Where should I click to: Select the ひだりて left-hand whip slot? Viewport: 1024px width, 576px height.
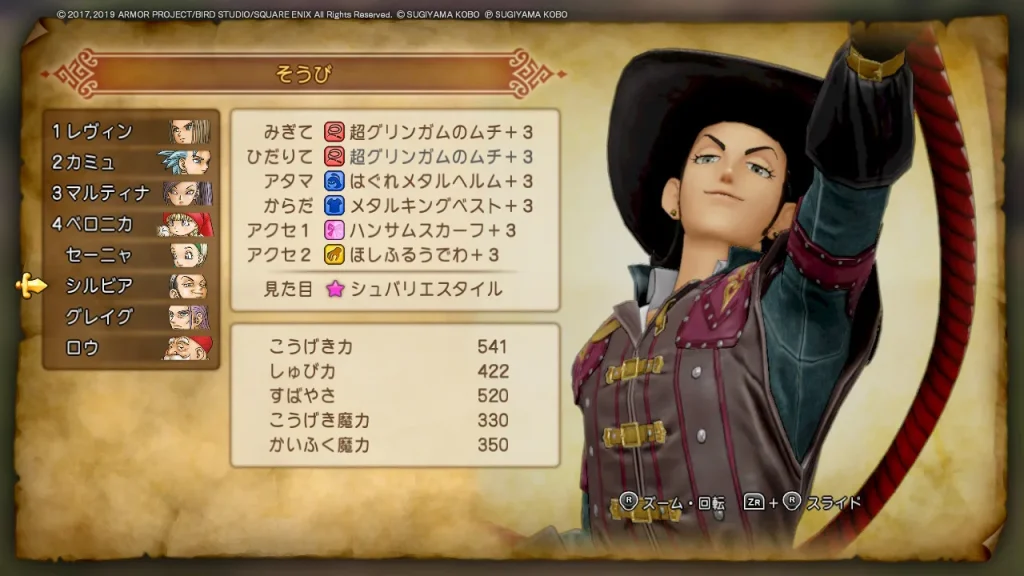tap(395, 157)
